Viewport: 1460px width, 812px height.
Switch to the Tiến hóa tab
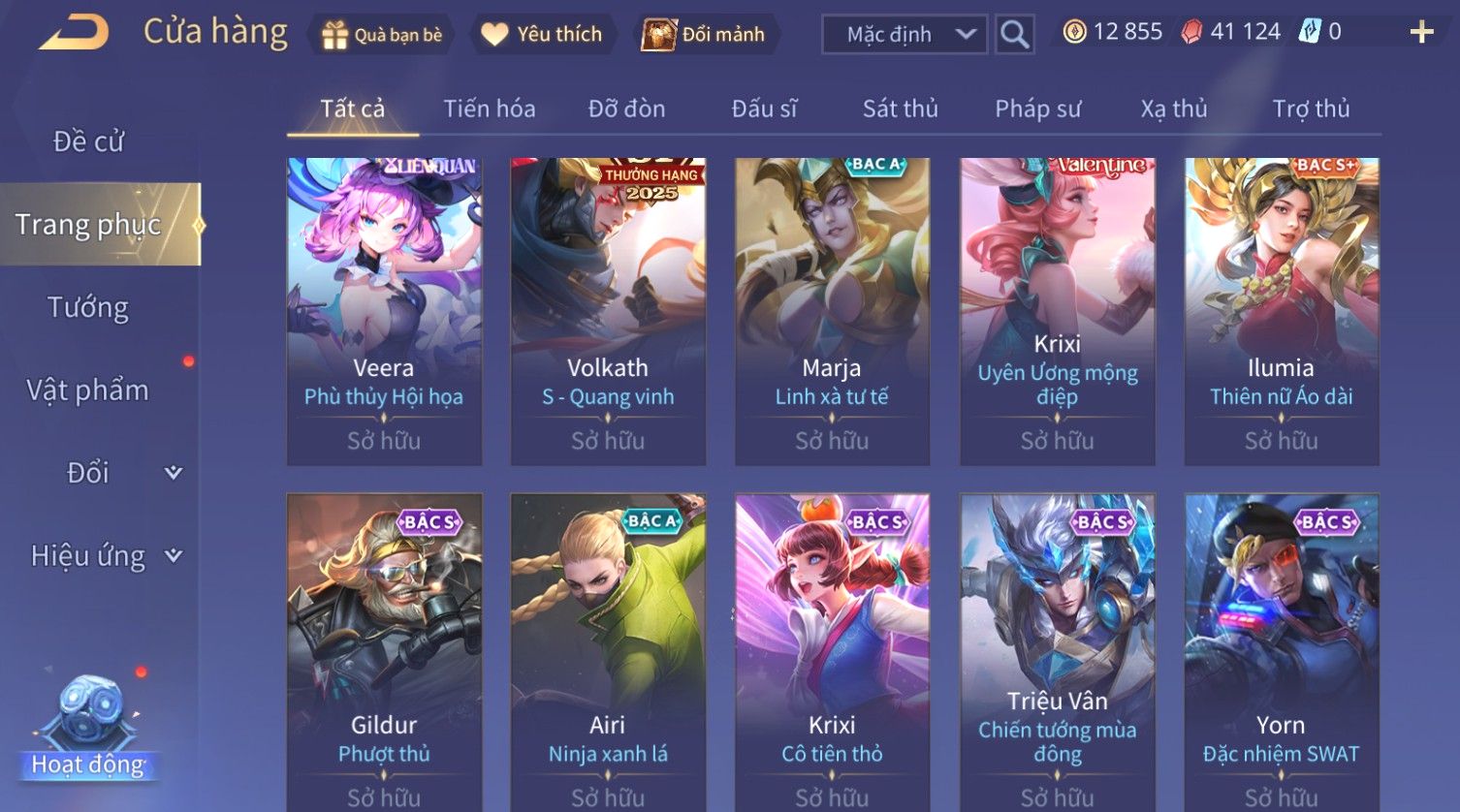[489, 109]
